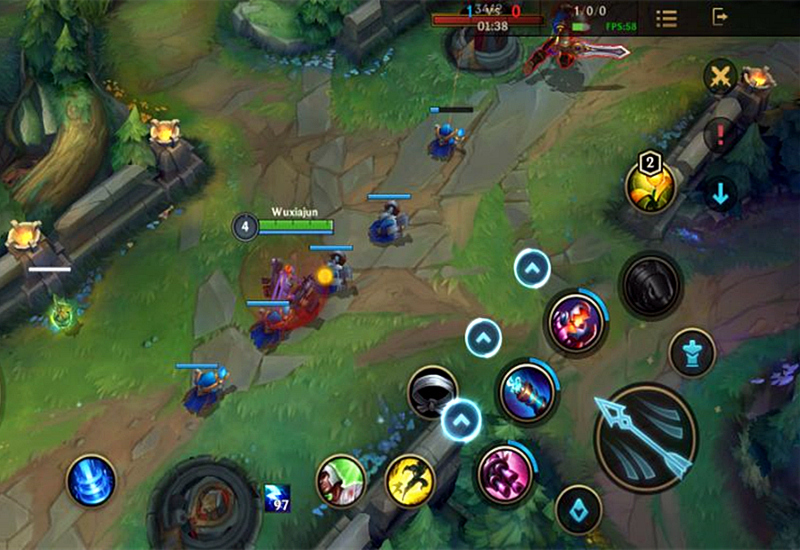Open the scoreboard list icon
Viewport: 800px width, 550px height.
coord(666,18)
